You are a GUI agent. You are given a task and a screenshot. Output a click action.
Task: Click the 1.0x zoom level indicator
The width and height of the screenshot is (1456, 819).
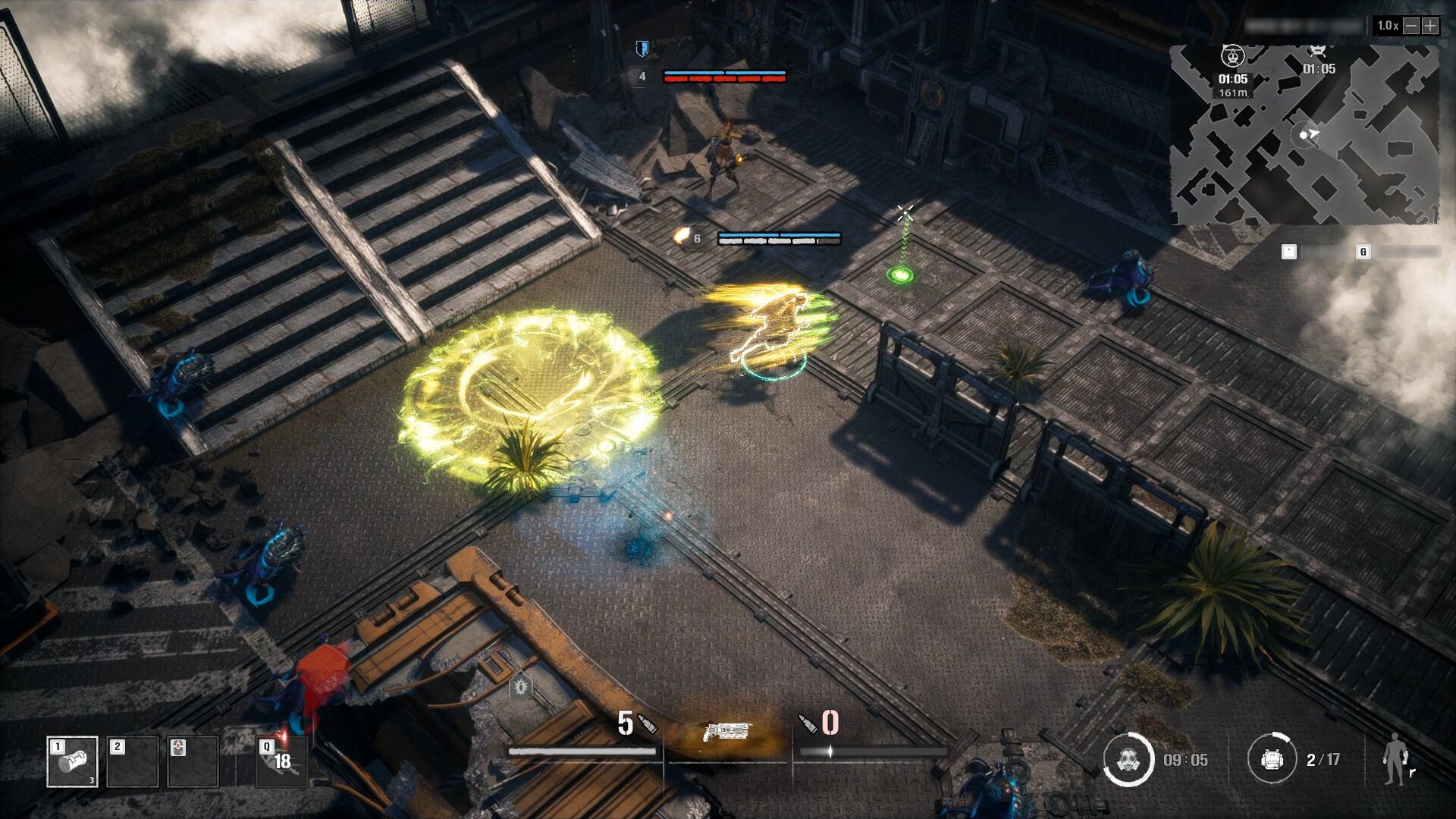(1388, 25)
